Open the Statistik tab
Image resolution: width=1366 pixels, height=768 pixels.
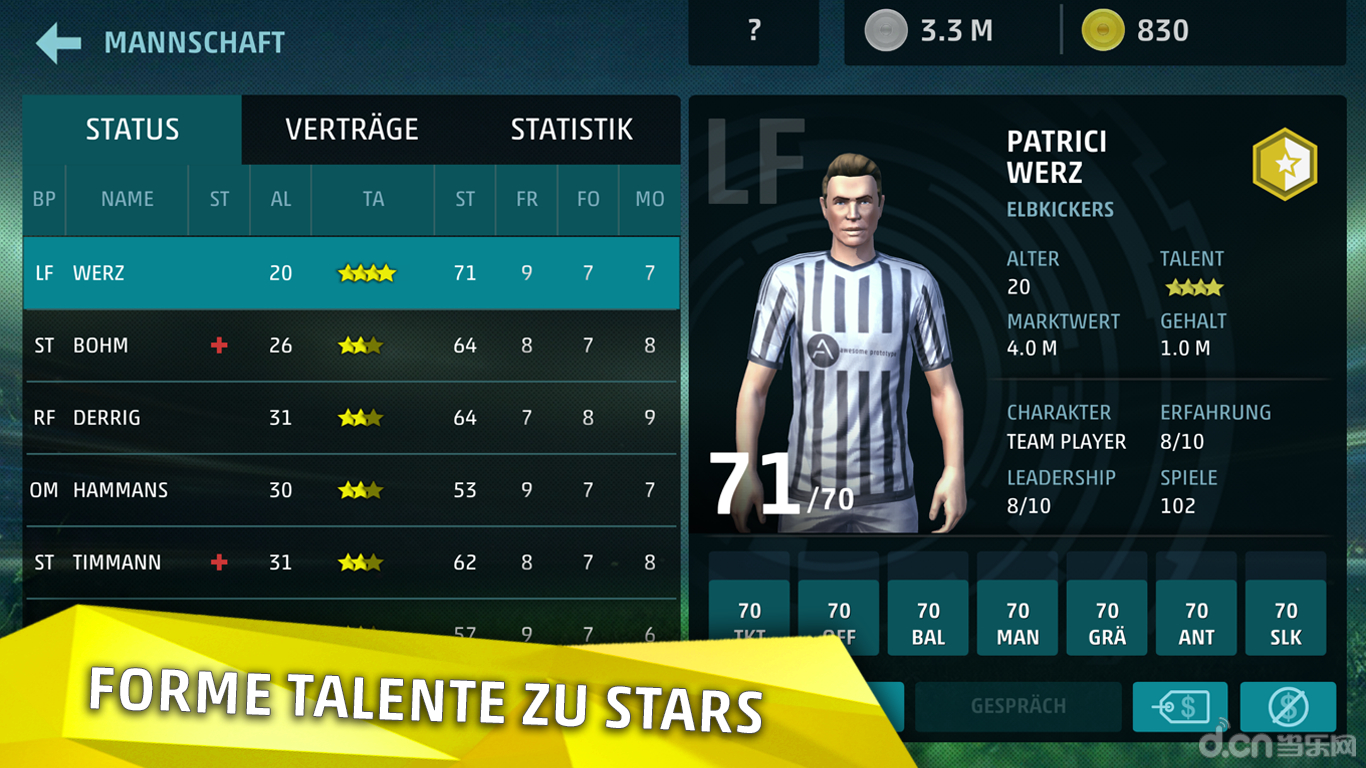tap(571, 130)
